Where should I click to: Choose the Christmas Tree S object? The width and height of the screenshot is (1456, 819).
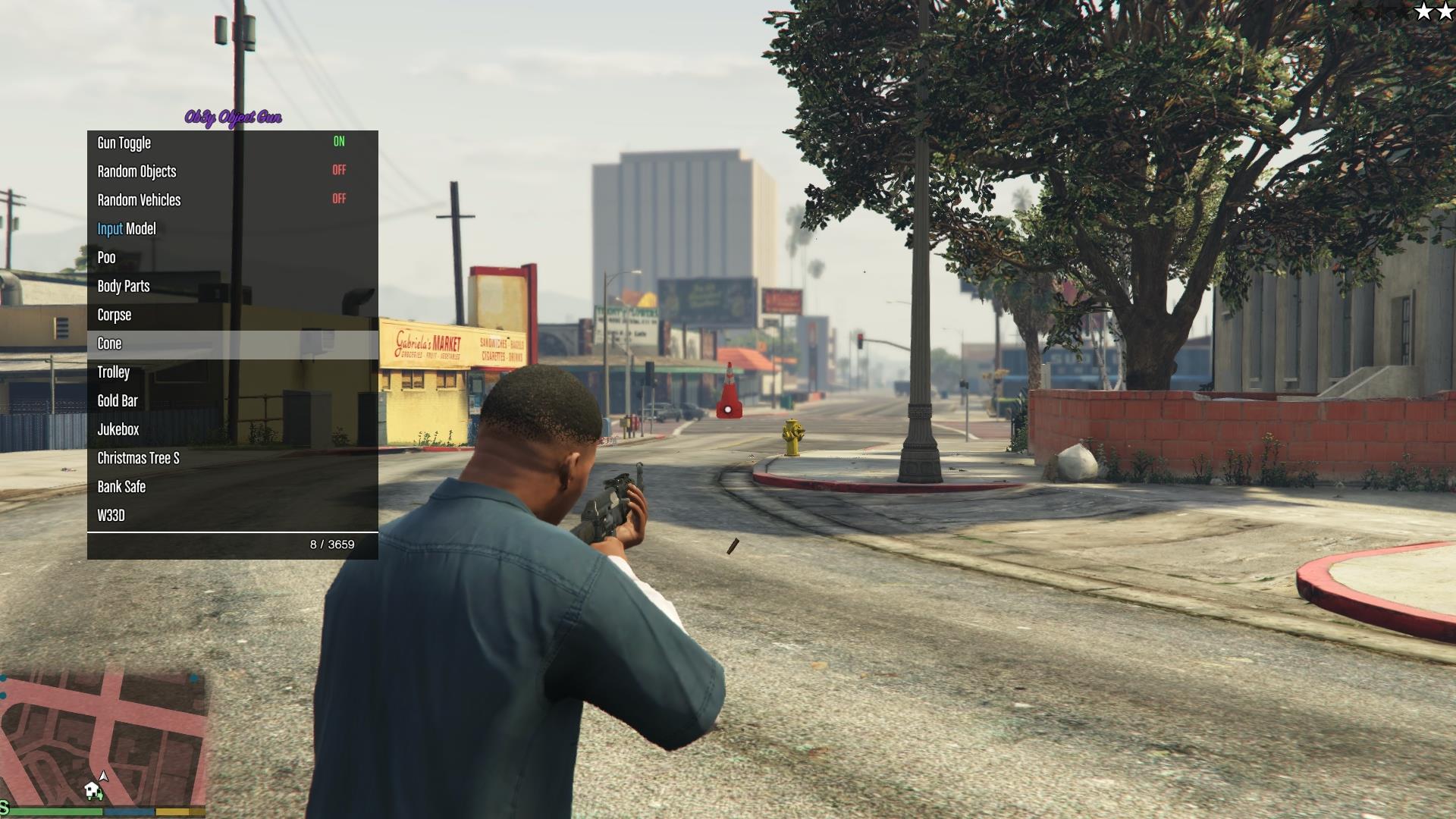pos(232,458)
